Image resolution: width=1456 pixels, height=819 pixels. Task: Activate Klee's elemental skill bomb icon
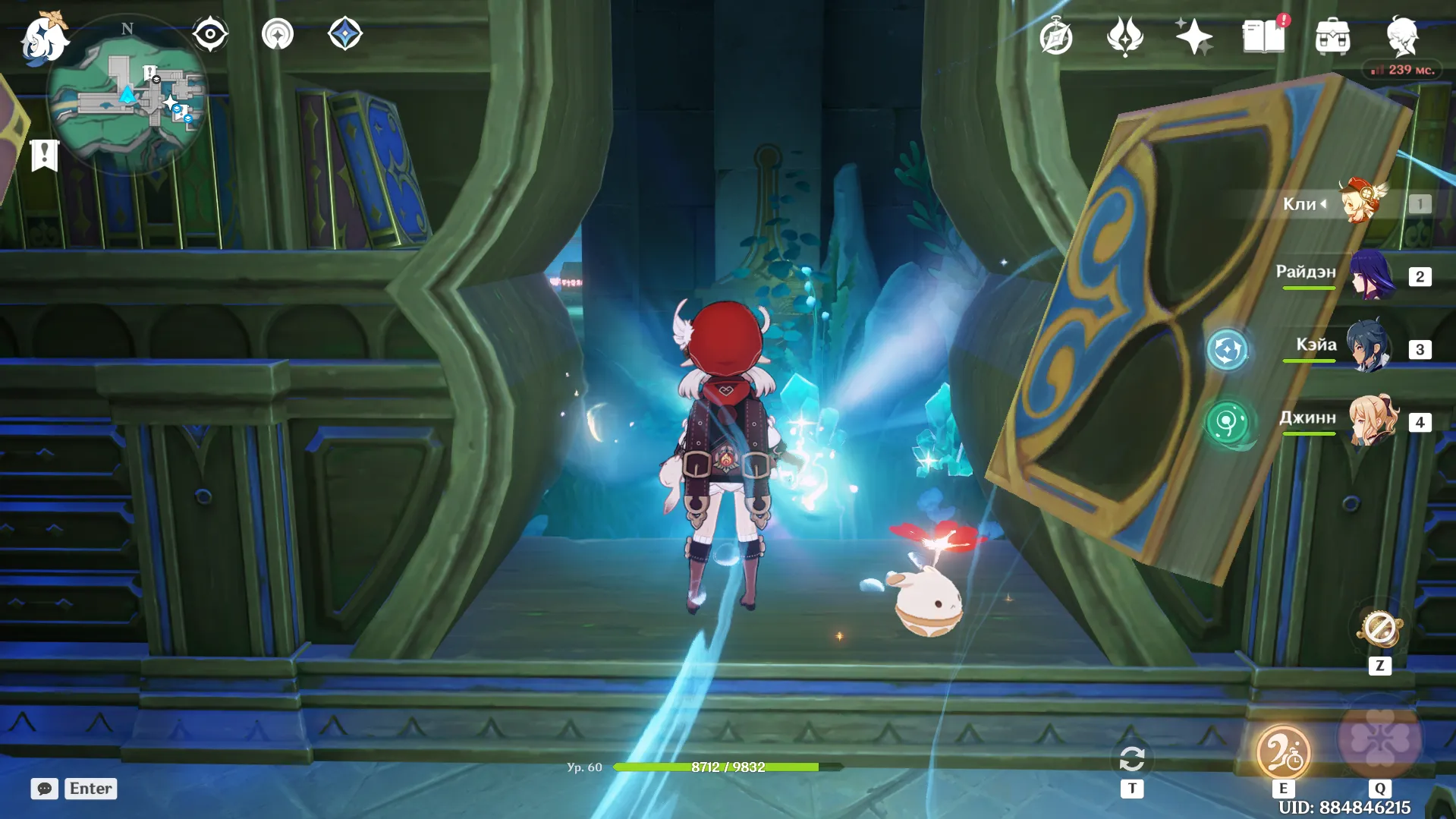(x=1282, y=751)
